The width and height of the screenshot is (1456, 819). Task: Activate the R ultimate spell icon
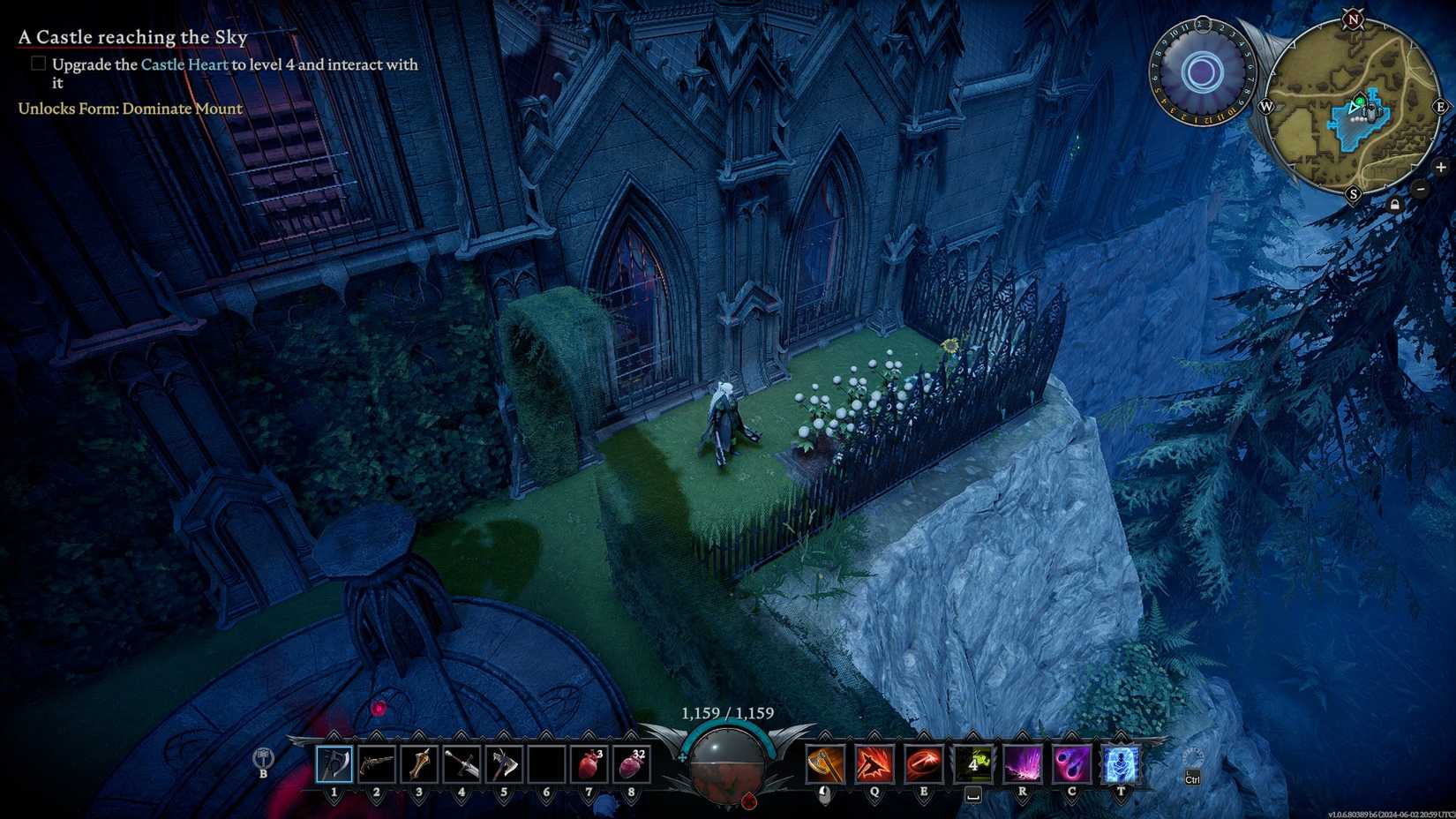1022,763
